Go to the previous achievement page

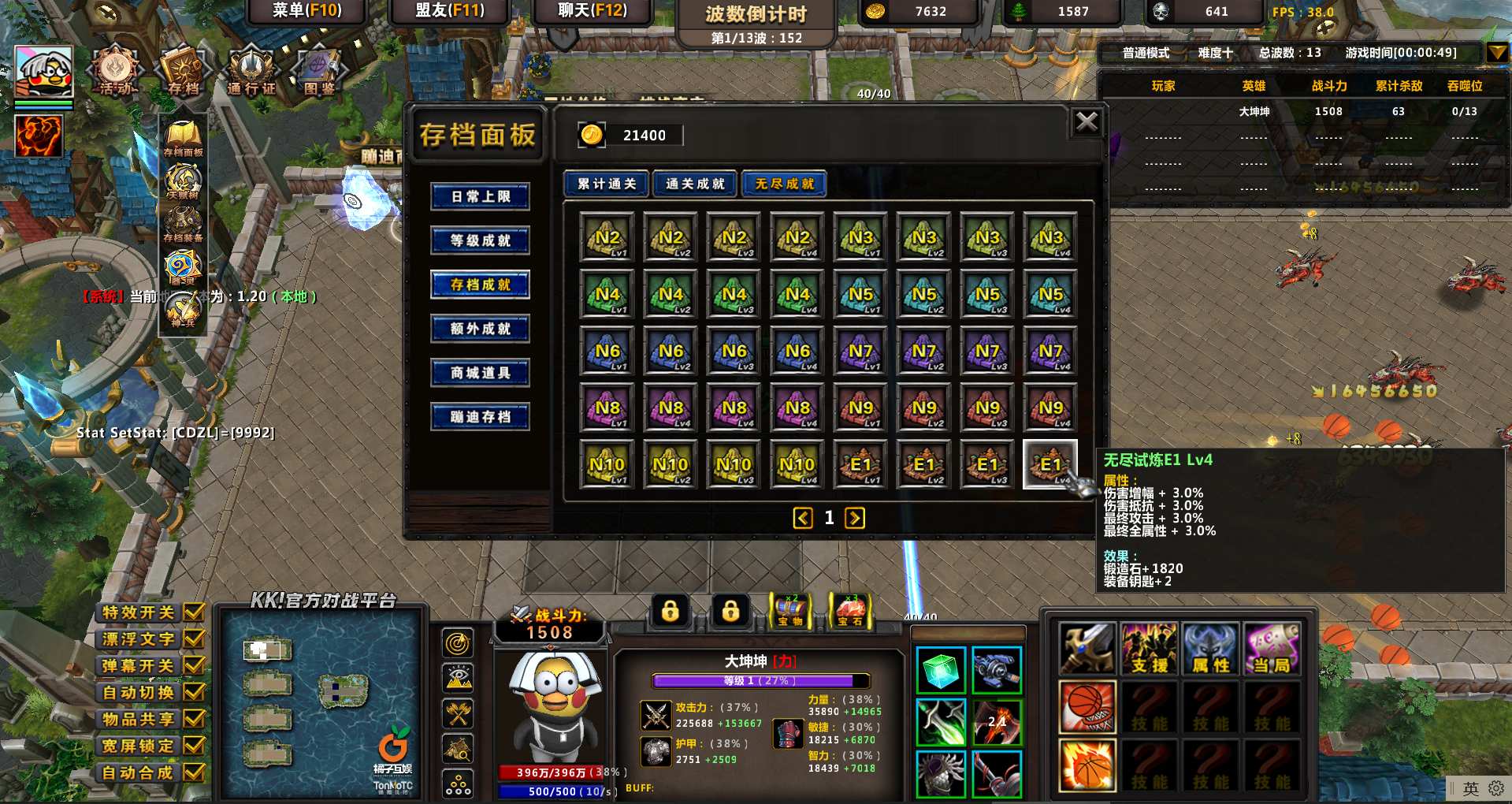(x=803, y=518)
